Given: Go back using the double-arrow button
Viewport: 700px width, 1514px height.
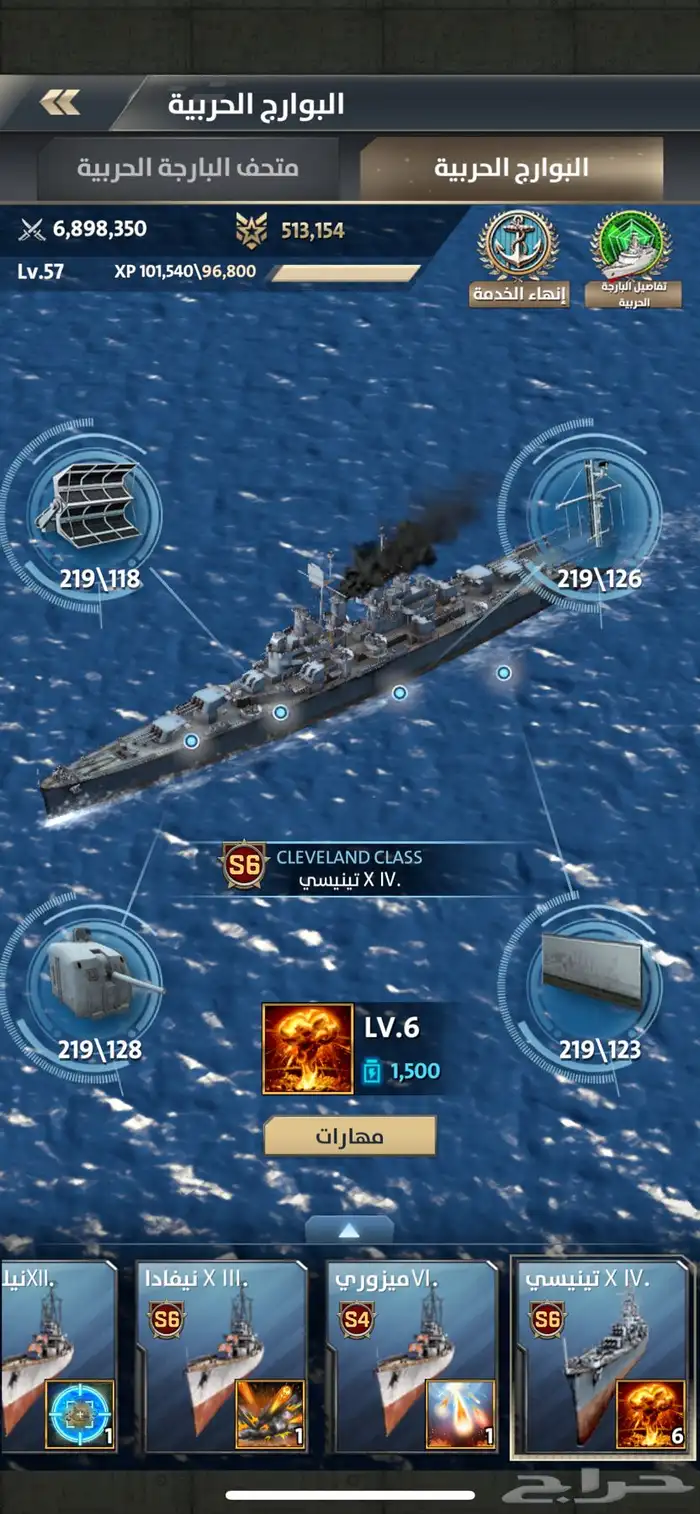Looking at the screenshot, I should [60, 102].
